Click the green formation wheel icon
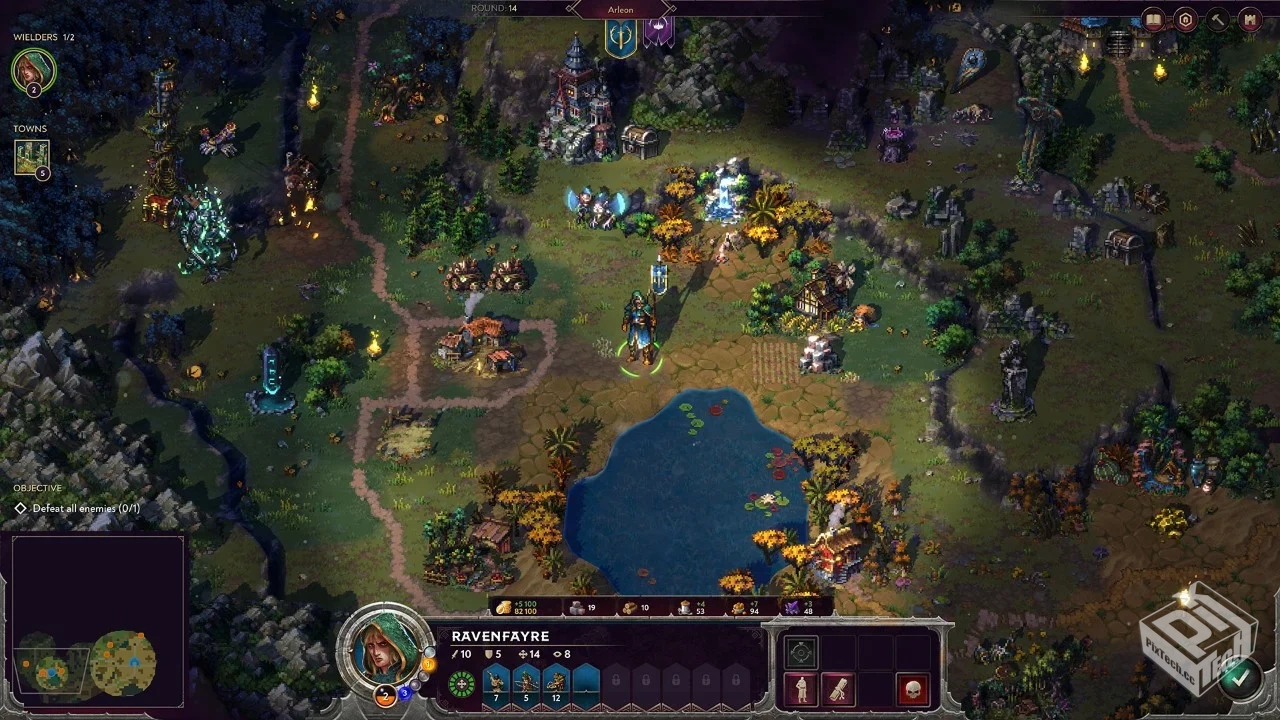1280x720 pixels. tap(461, 685)
